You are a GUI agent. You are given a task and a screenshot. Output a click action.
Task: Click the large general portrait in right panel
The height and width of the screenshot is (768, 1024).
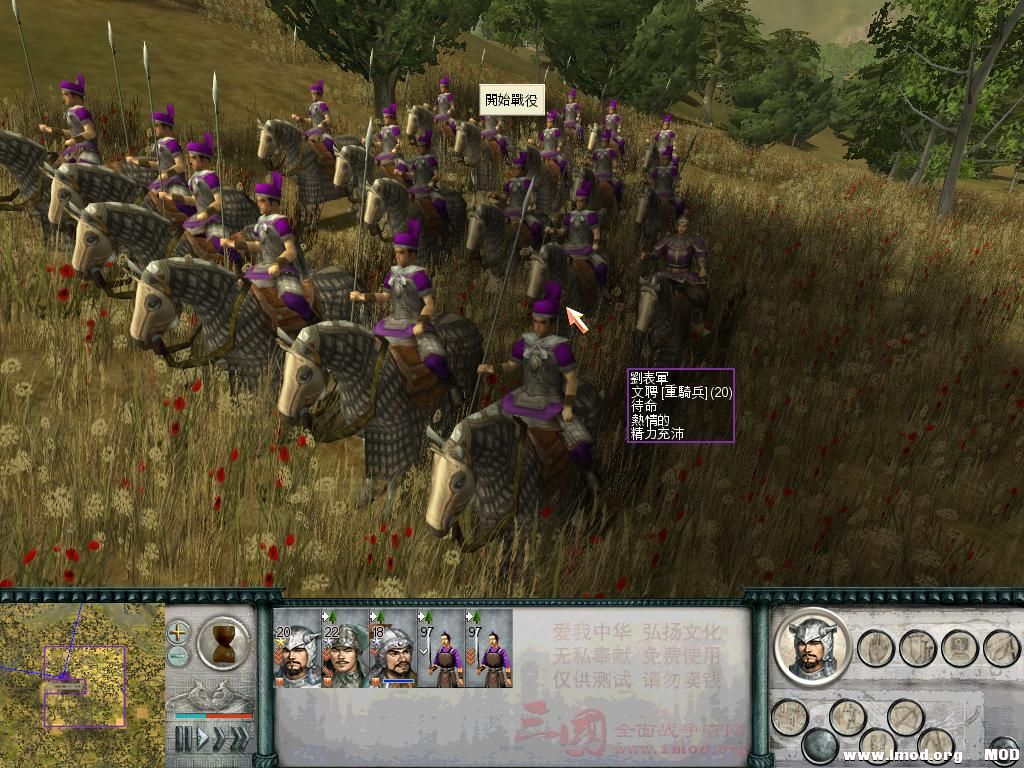(812, 647)
